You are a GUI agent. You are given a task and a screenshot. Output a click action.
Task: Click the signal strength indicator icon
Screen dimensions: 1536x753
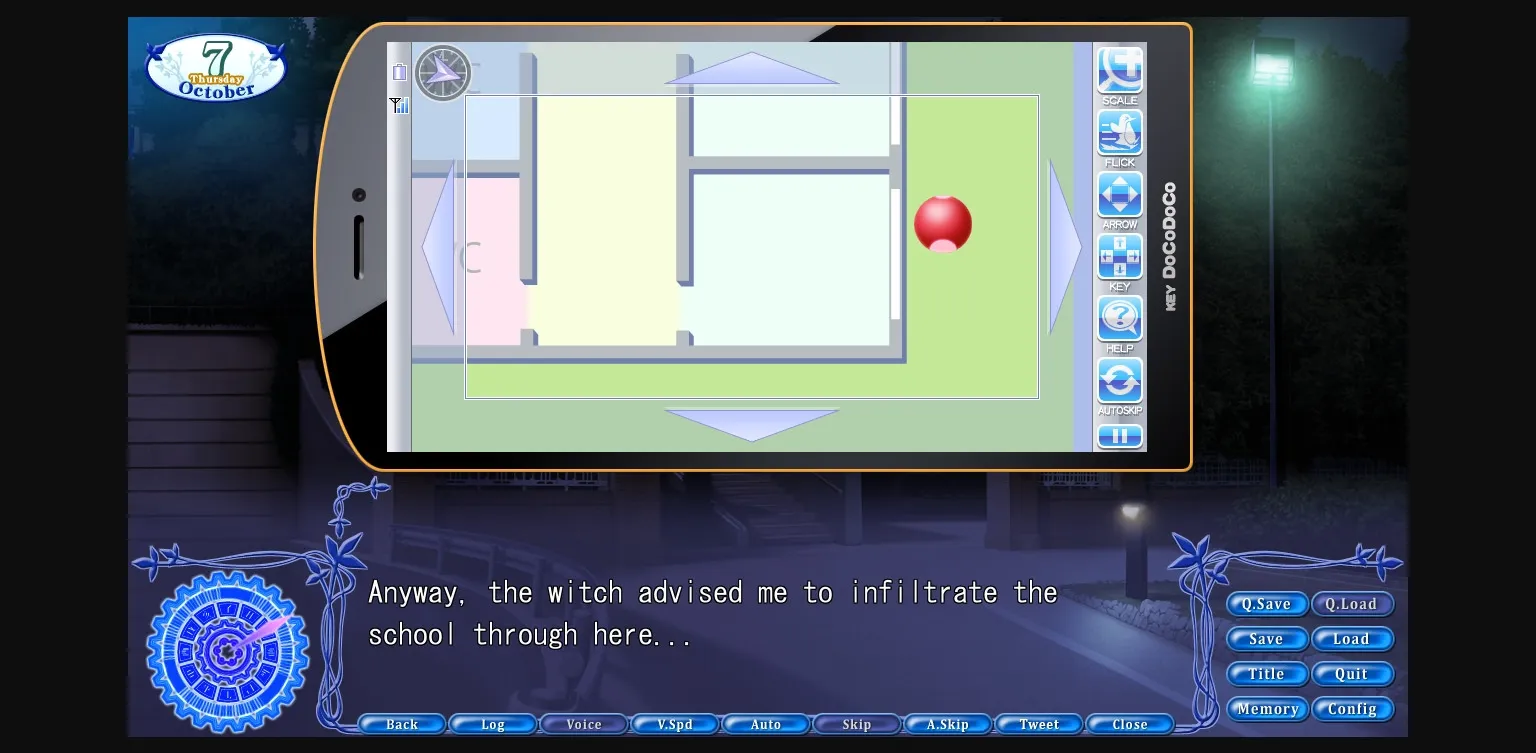(x=399, y=105)
